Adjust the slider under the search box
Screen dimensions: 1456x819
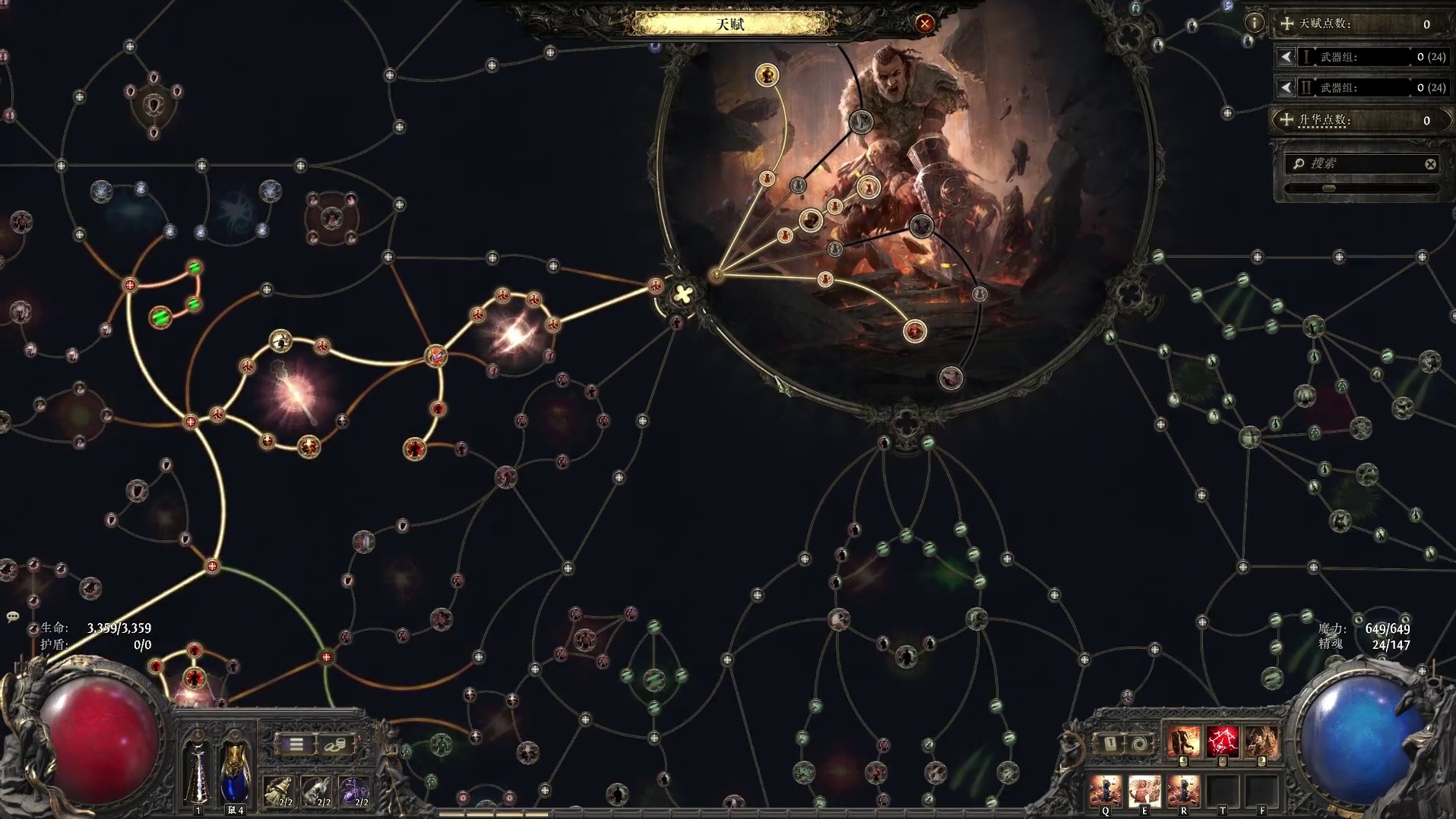point(1328,188)
